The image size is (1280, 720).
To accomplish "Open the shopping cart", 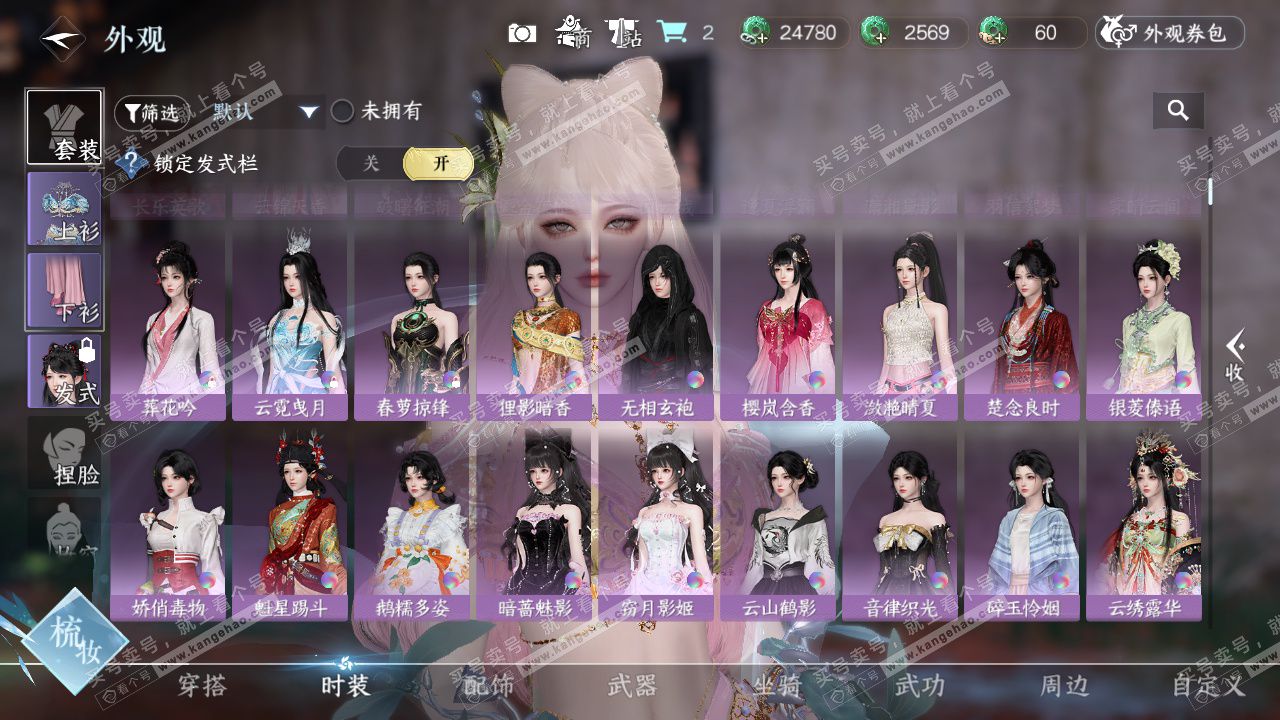I will tap(672, 33).
